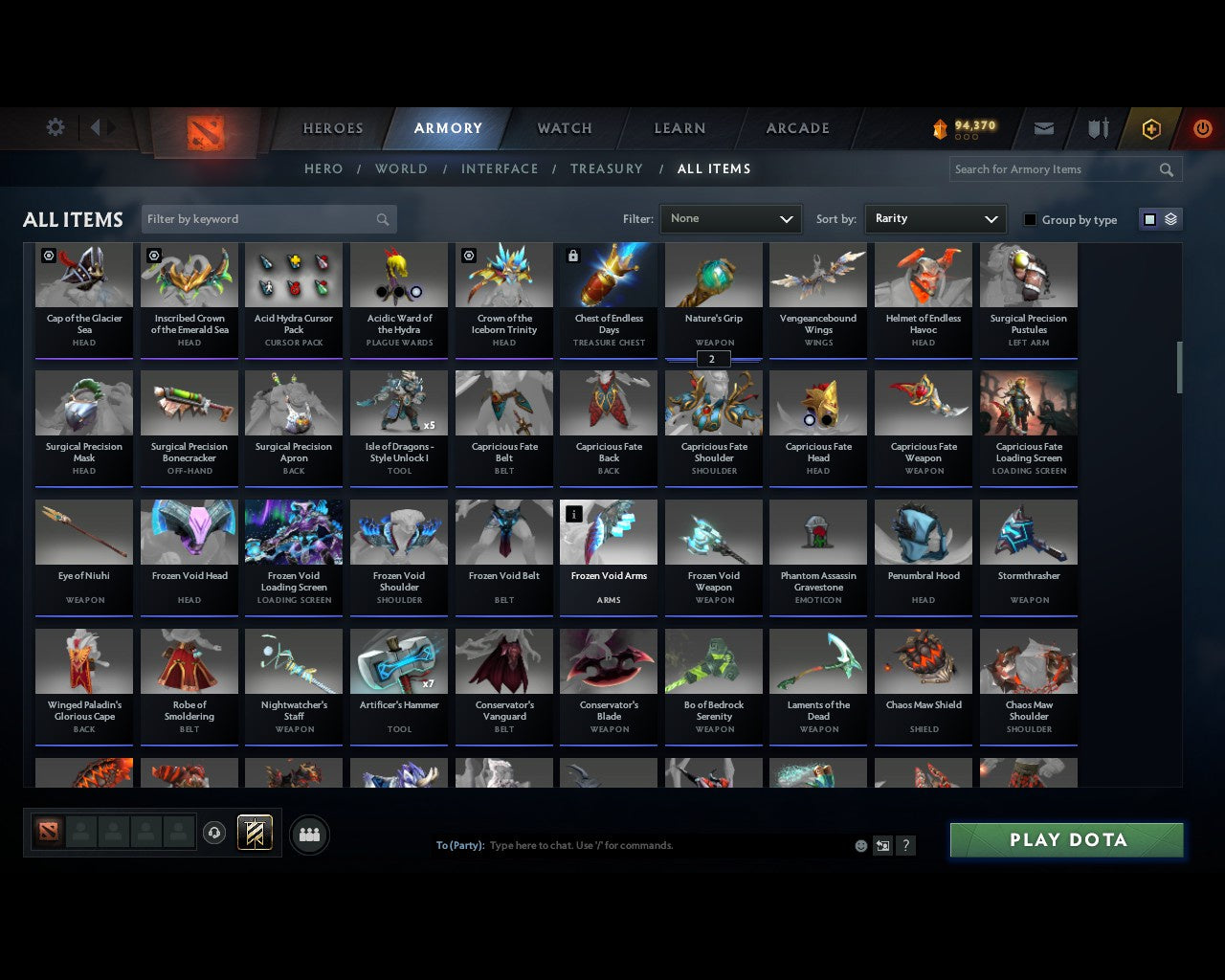Open the emoticon picker beside chat input

pos(859,845)
